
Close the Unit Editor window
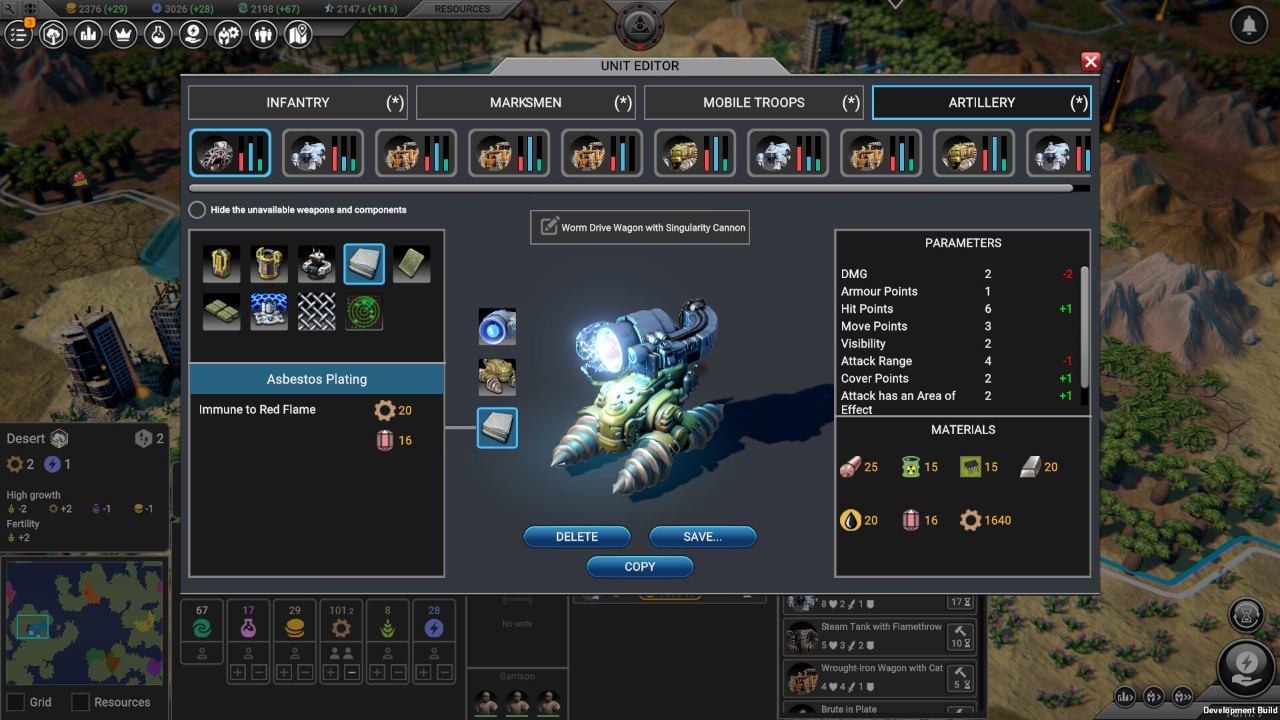pyautogui.click(x=1090, y=62)
